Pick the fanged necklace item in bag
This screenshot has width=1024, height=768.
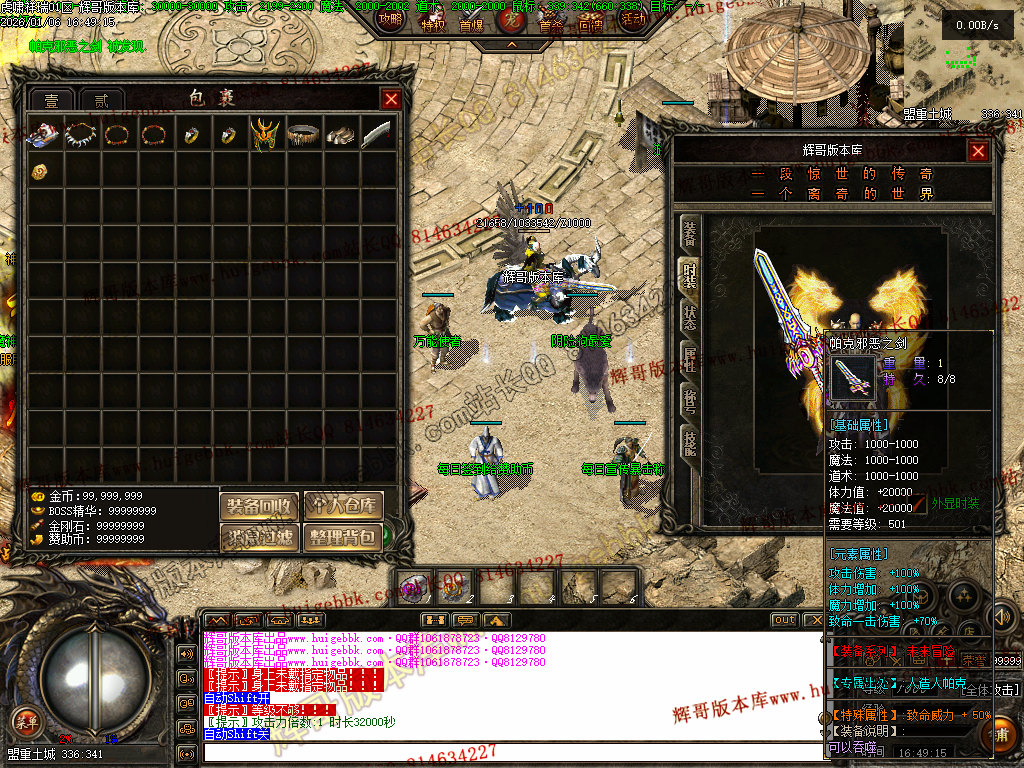pyautogui.click(x=79, y=134)
